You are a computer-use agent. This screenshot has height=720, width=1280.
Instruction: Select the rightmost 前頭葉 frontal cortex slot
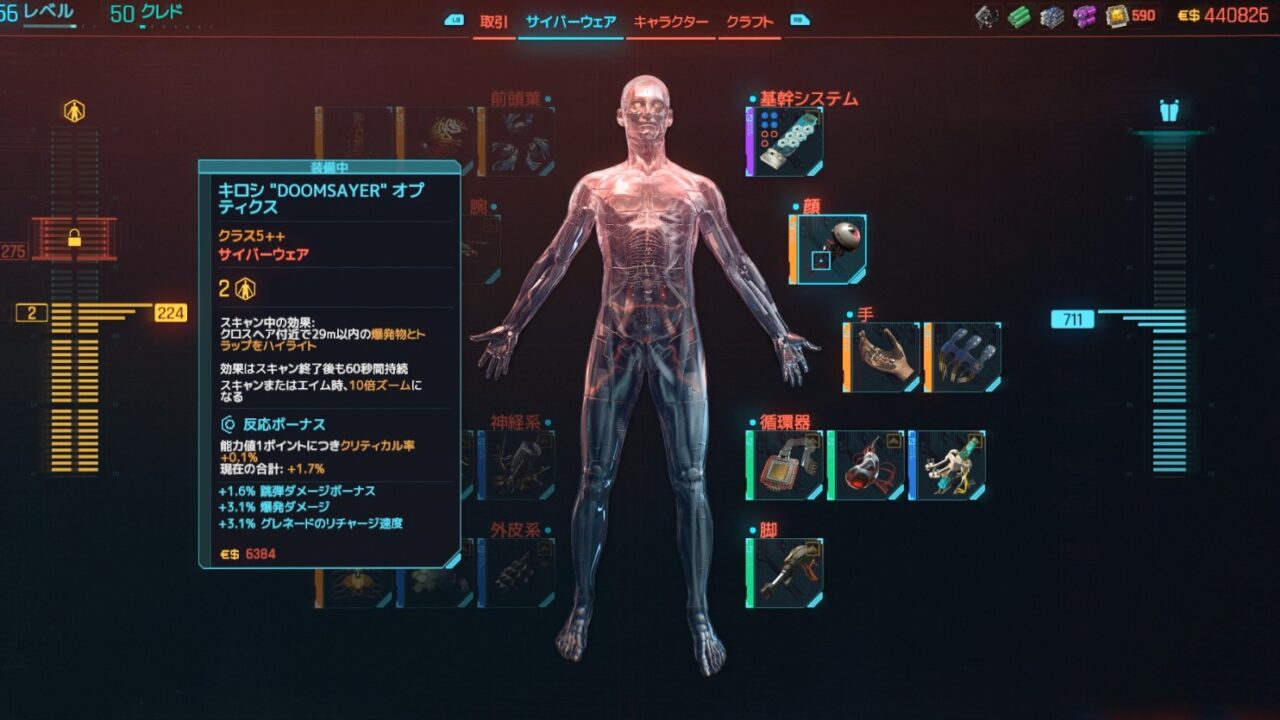click(516, 141)
